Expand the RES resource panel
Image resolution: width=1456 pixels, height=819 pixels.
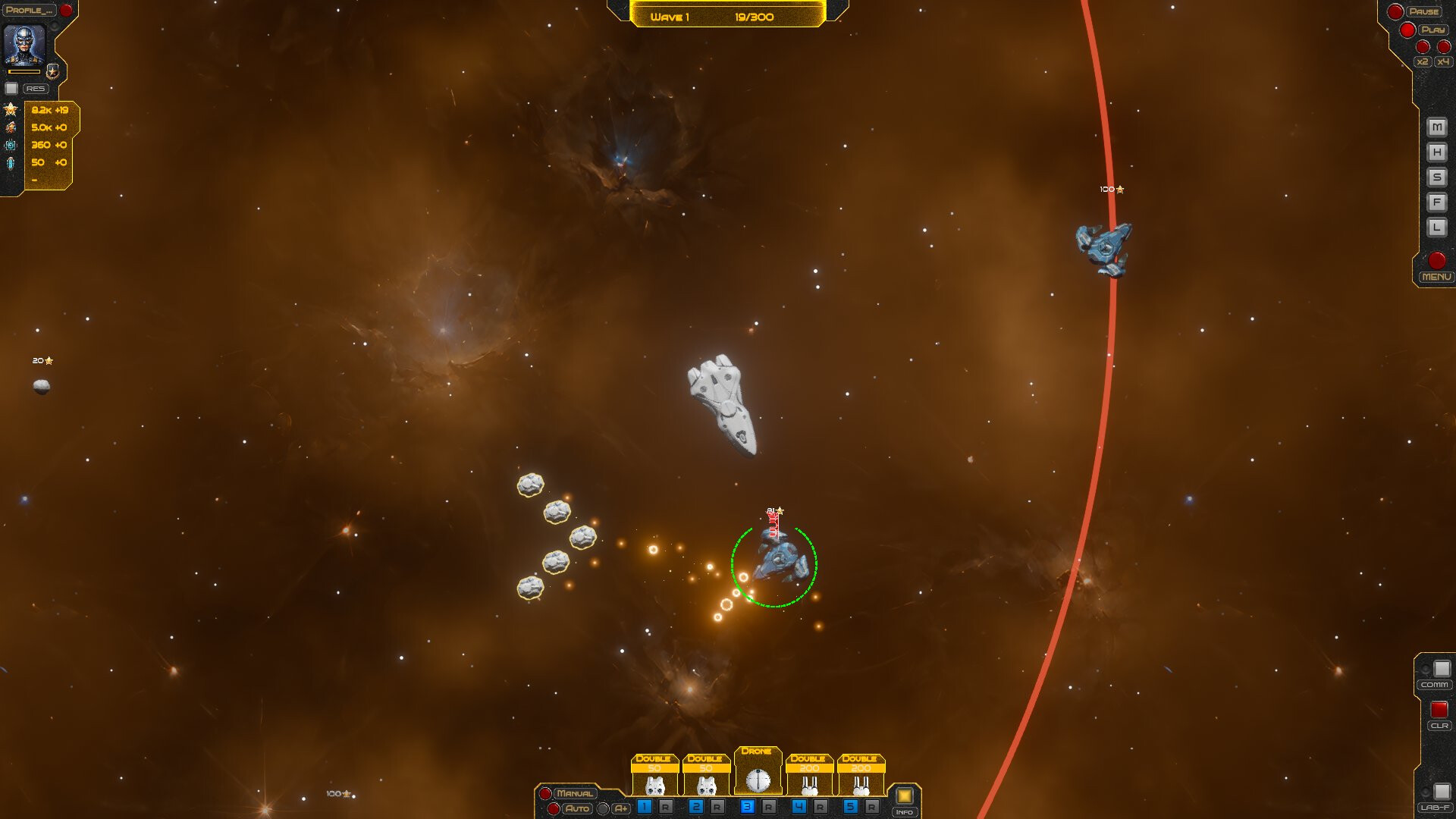click(x=36, y=88)
